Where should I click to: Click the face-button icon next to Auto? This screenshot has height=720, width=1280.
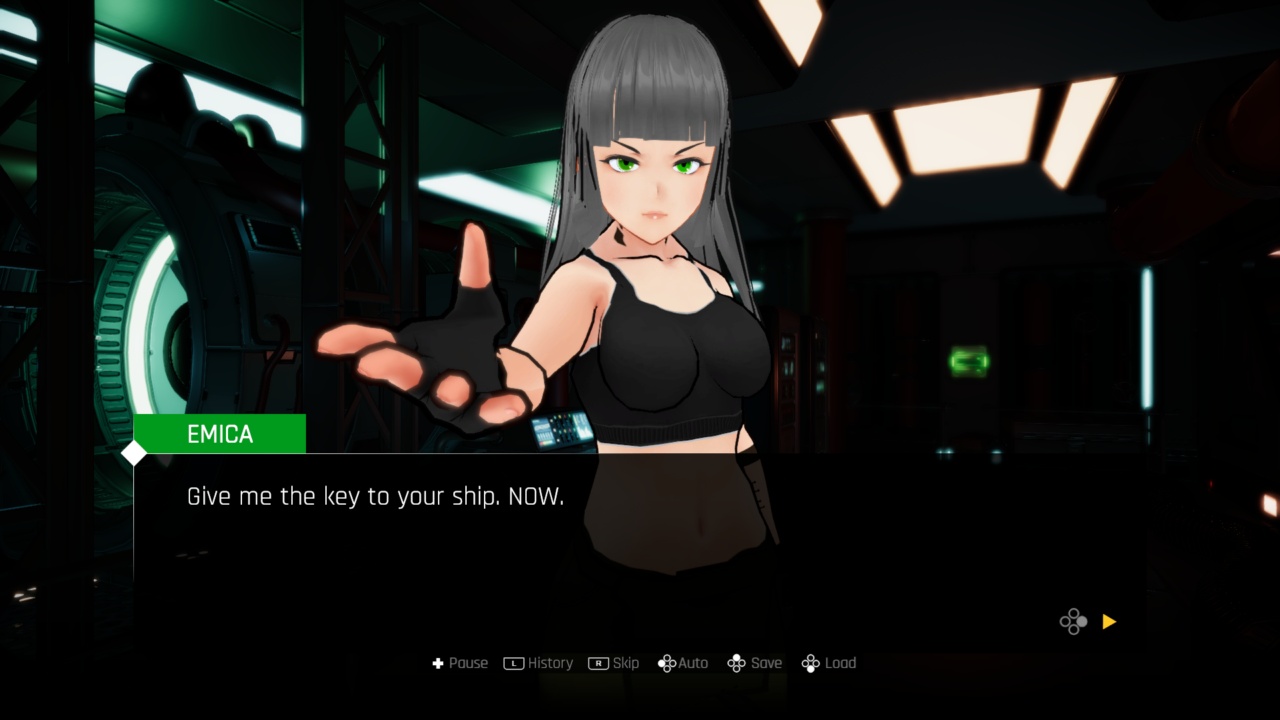pos(666,663)
